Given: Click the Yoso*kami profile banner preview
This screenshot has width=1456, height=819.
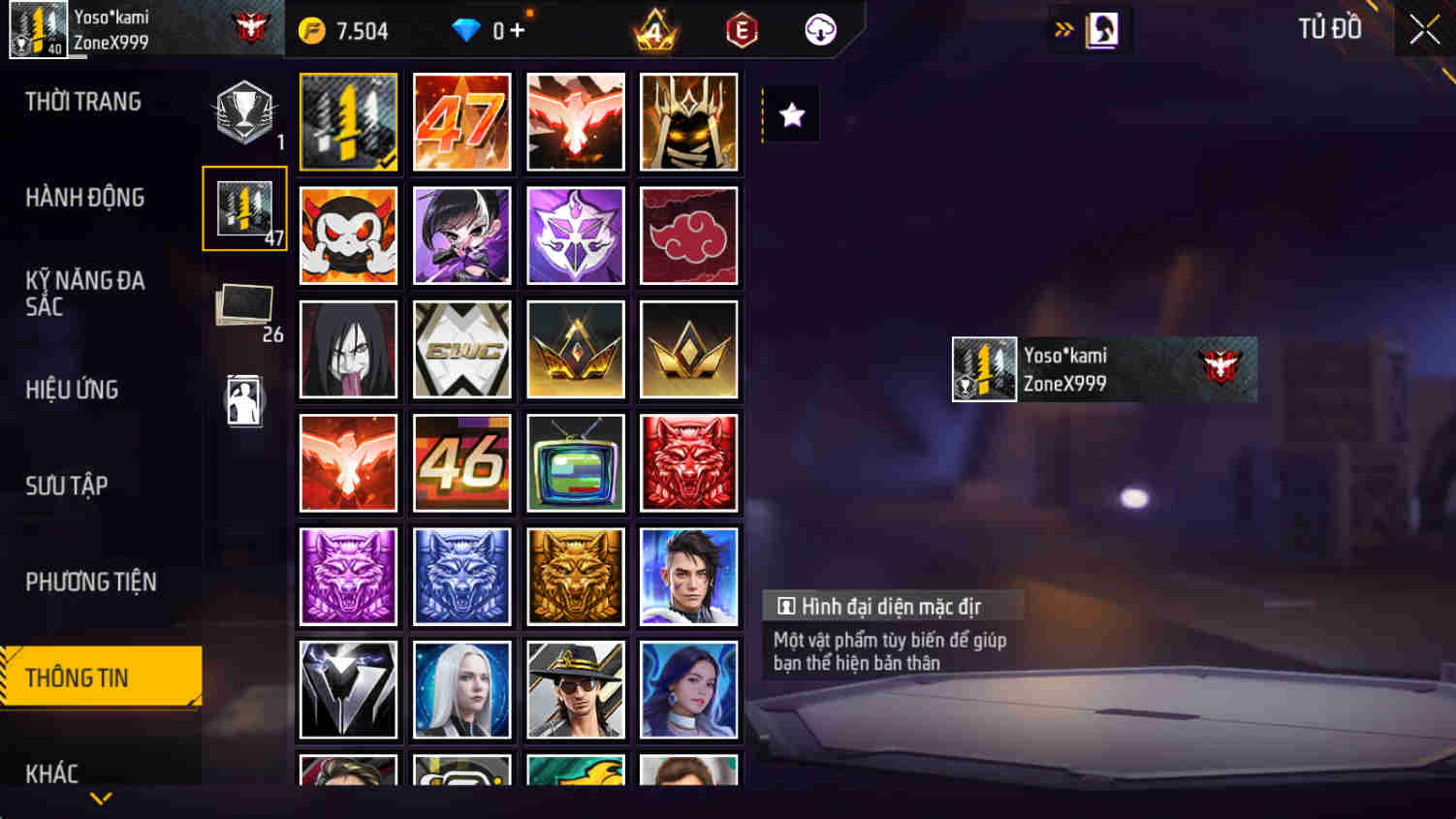Looking at the screenshot, I should click(x=1103, y=369).
